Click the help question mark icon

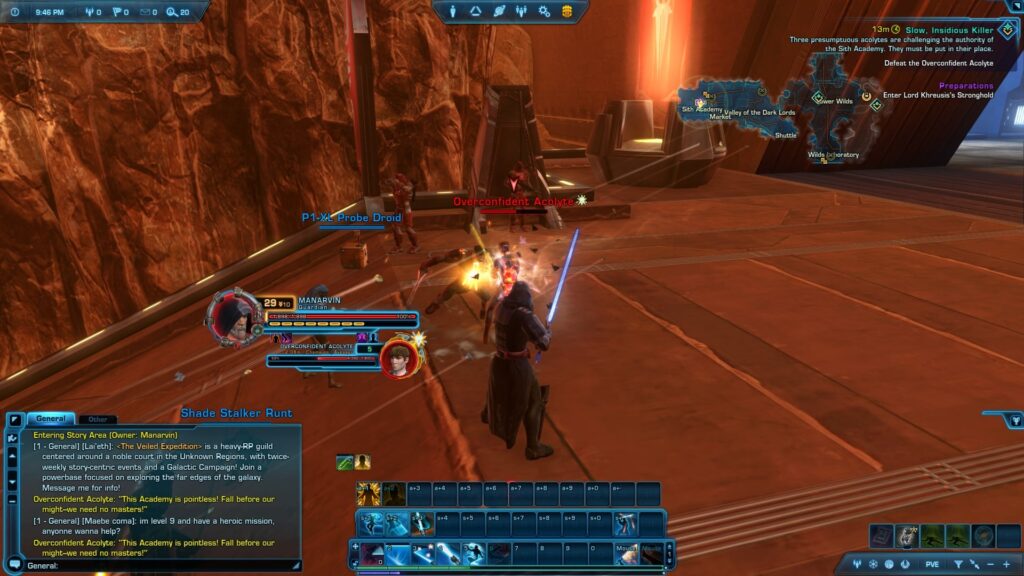(x=15, y=11)
